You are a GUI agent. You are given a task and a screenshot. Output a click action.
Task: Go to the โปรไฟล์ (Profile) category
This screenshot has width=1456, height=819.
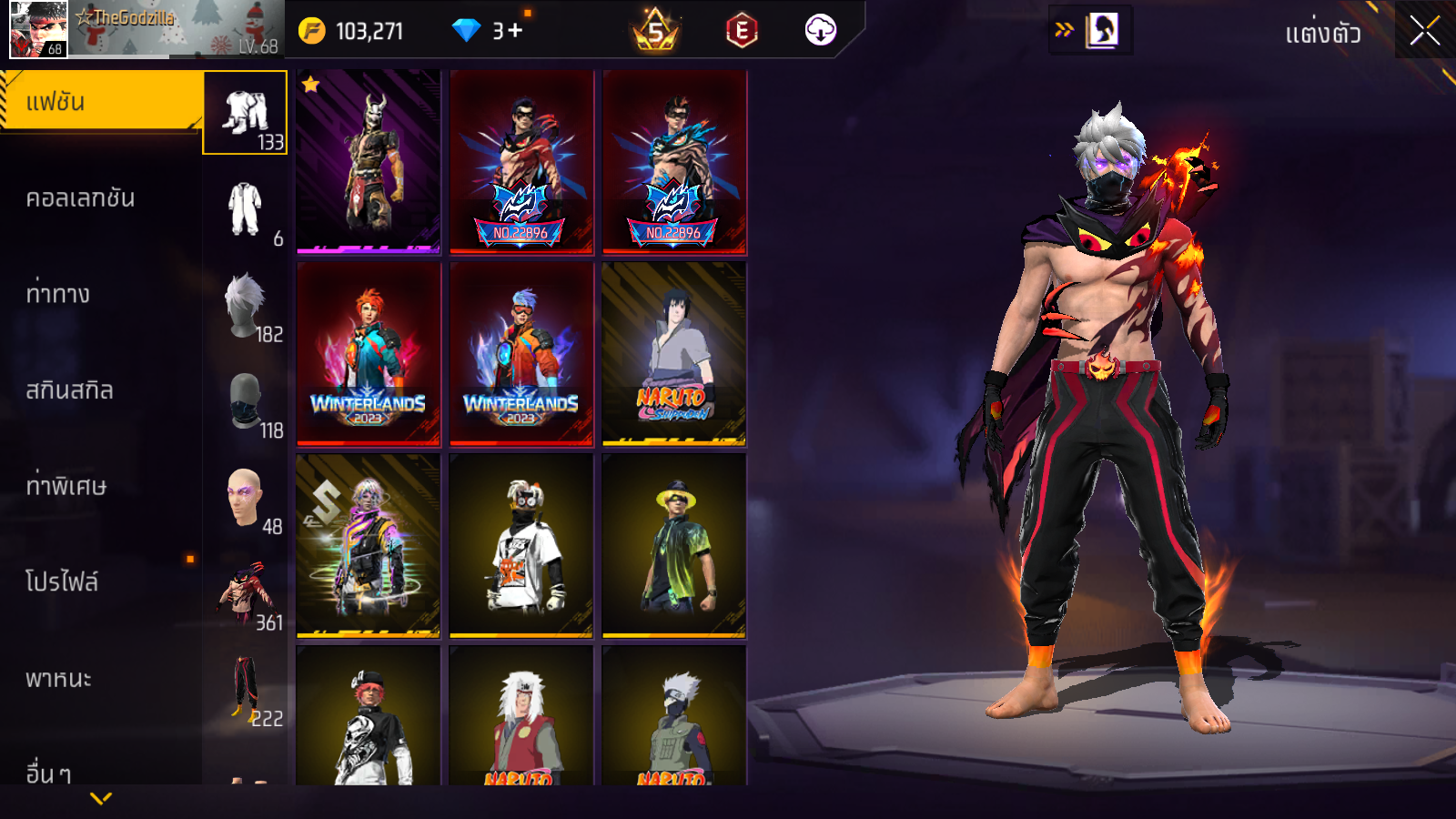point(62,581)
